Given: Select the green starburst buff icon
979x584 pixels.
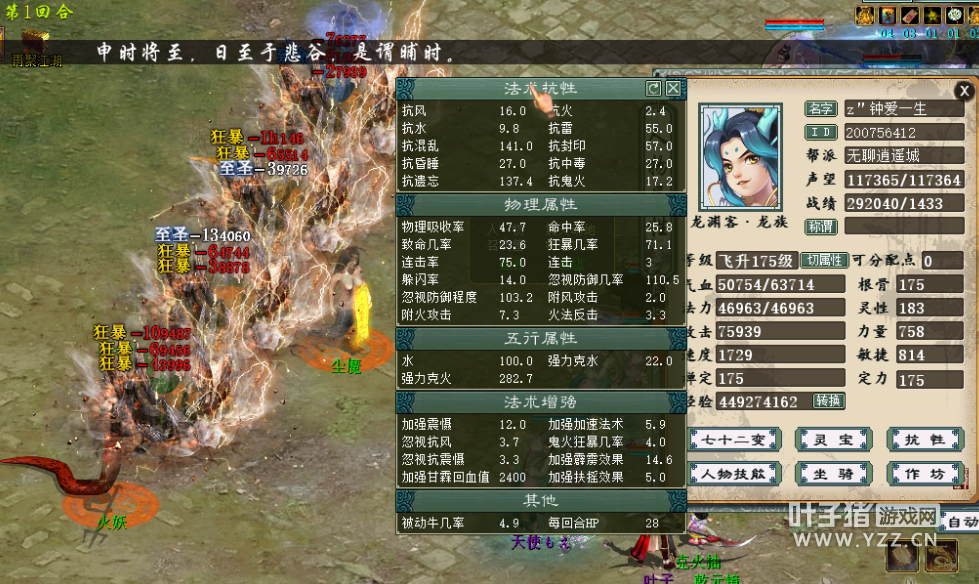Looking at the screenshot, I should 931,16.
